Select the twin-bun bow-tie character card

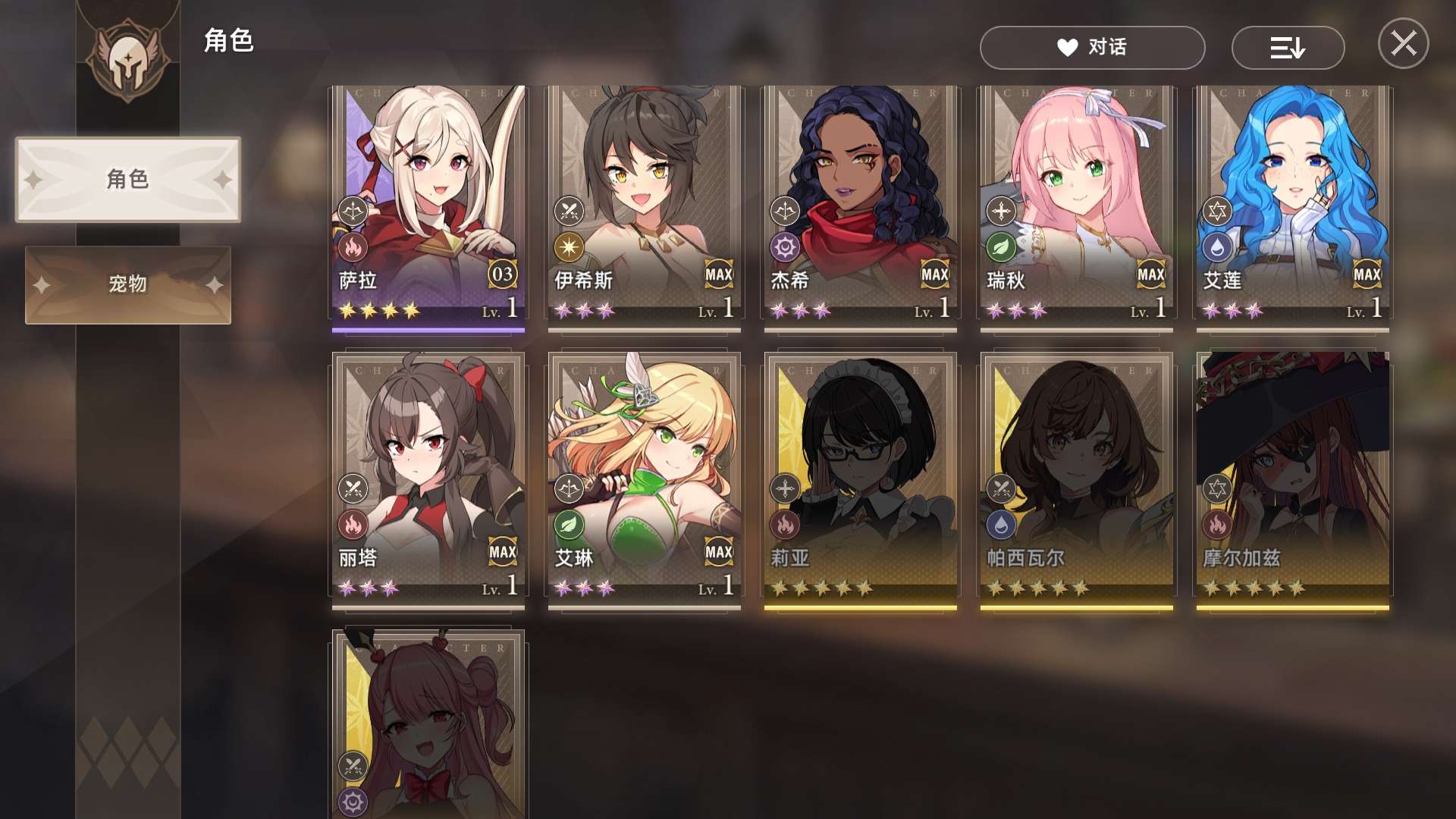[x=428, y=724]
